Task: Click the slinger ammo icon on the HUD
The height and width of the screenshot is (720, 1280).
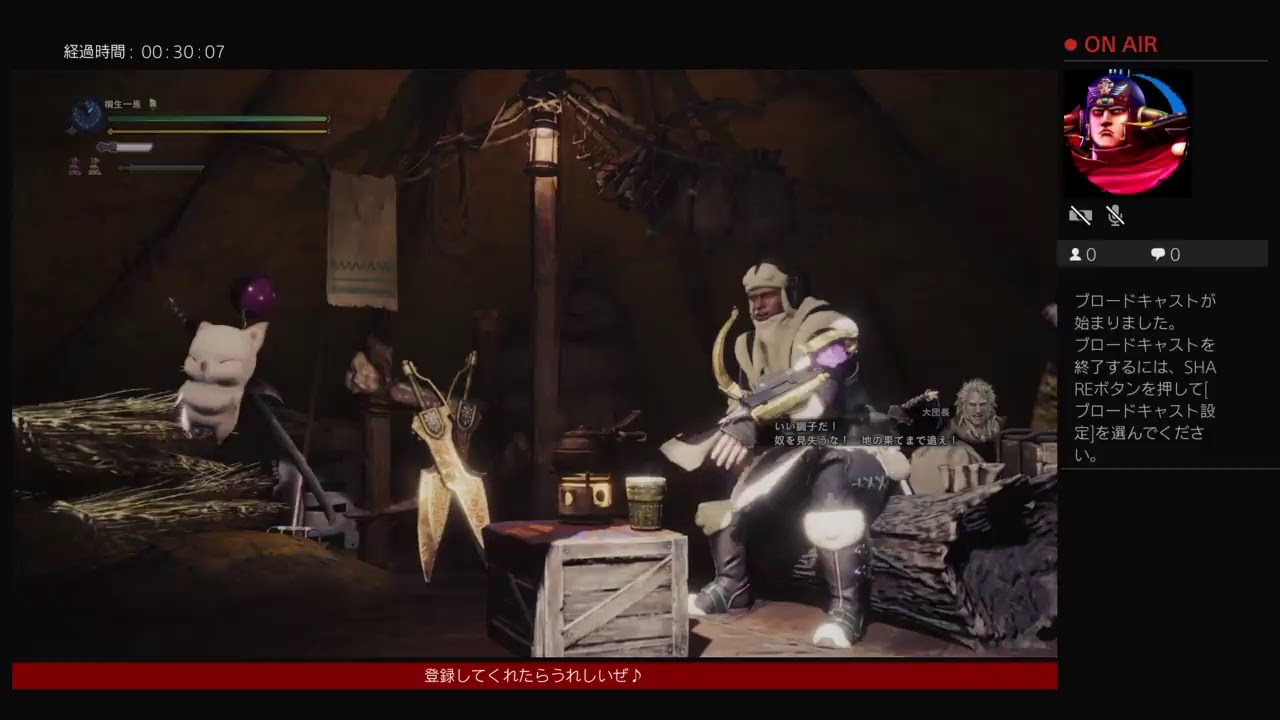Action: pyautogui.click(x=70, y=130)
